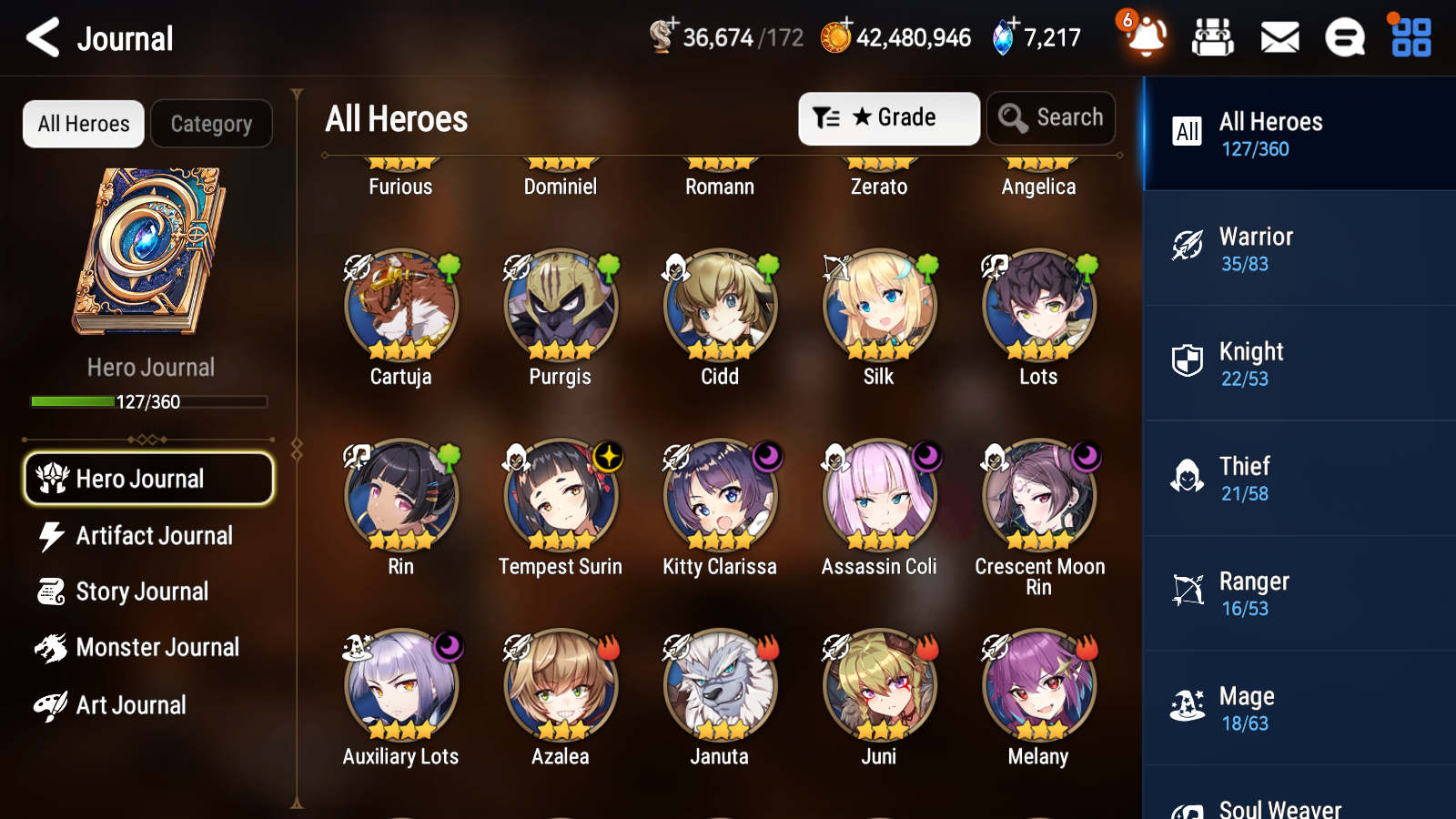Open the inventory chest icon
The image size is (1456, 819).
pyautogui.click(x=1213, y=37)
